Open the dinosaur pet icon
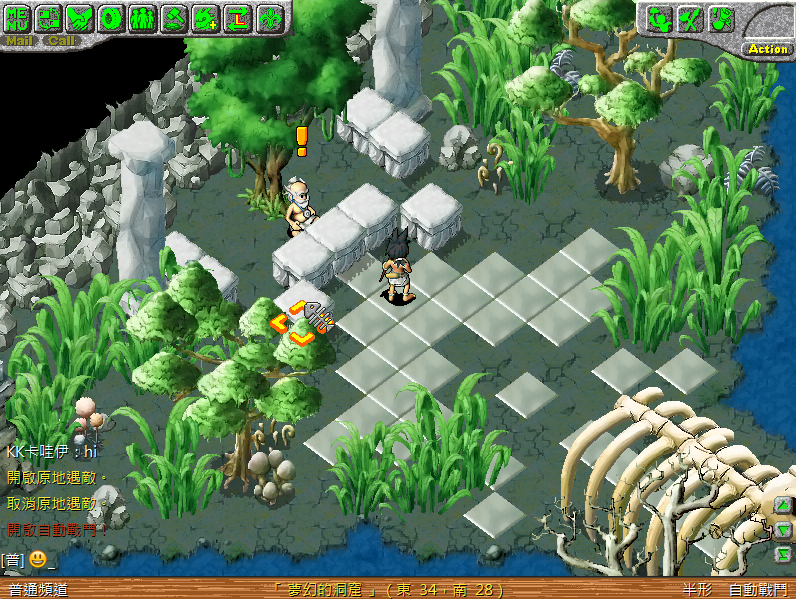Viewport: 796px width, 599px height. pyautogui.click(x=205, y=17)
